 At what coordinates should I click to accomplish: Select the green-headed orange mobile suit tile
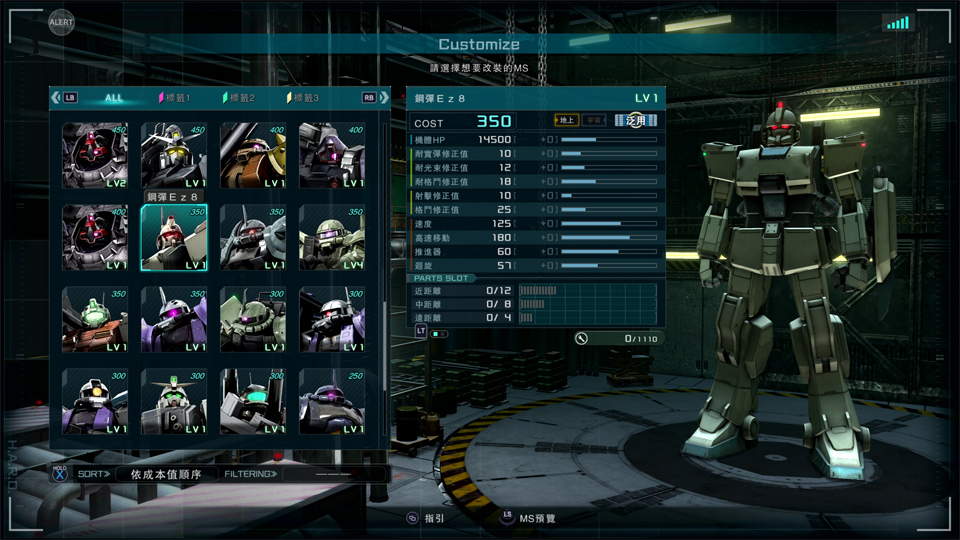tap(95, 320)
